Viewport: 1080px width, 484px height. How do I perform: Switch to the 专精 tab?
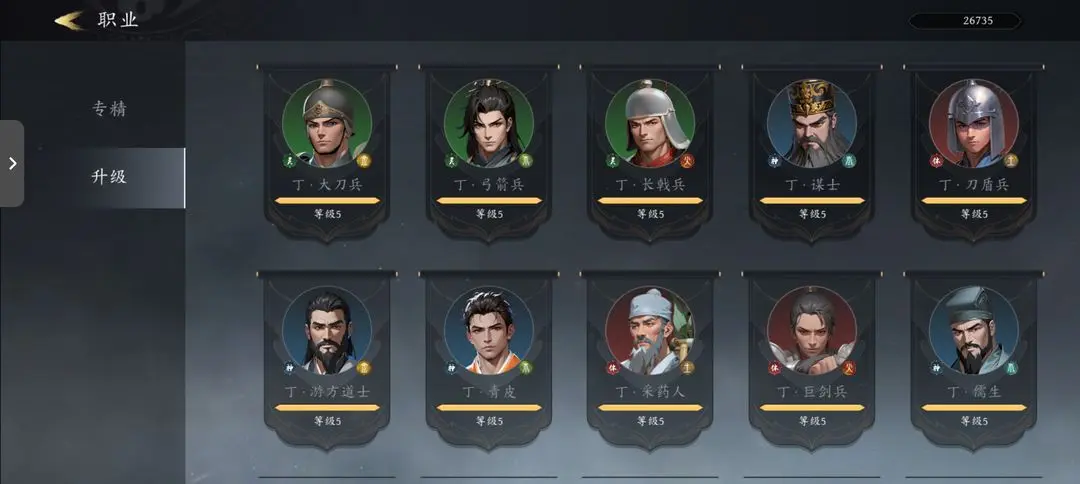pos(109,109)
